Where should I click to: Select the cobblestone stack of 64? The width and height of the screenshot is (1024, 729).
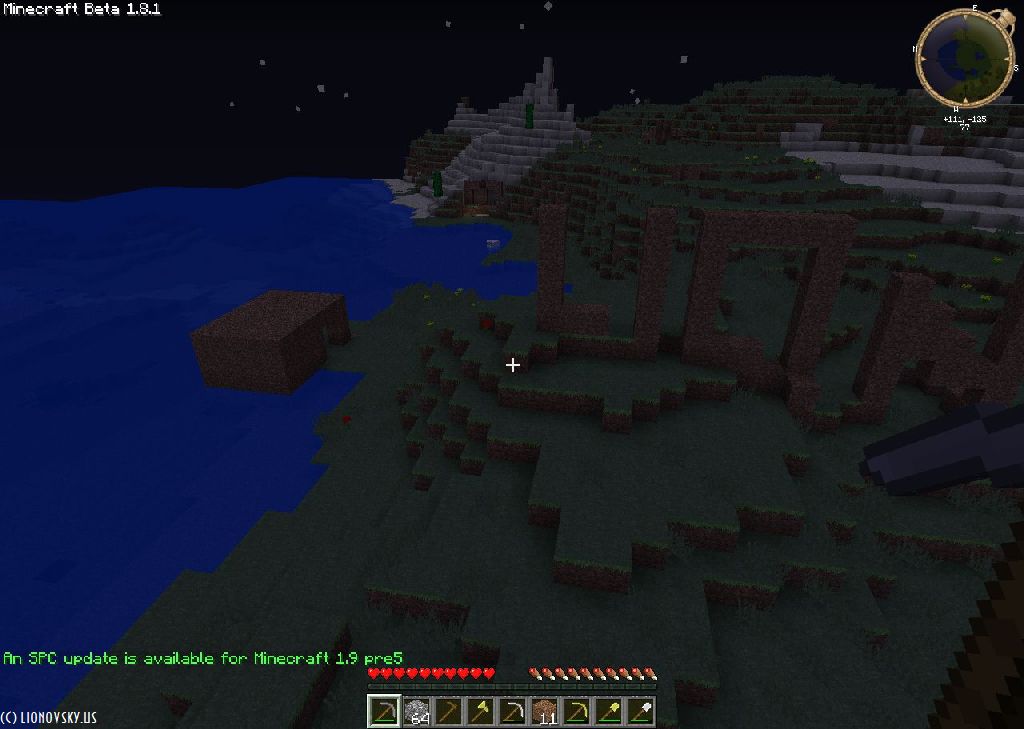(x=416, y=711)
